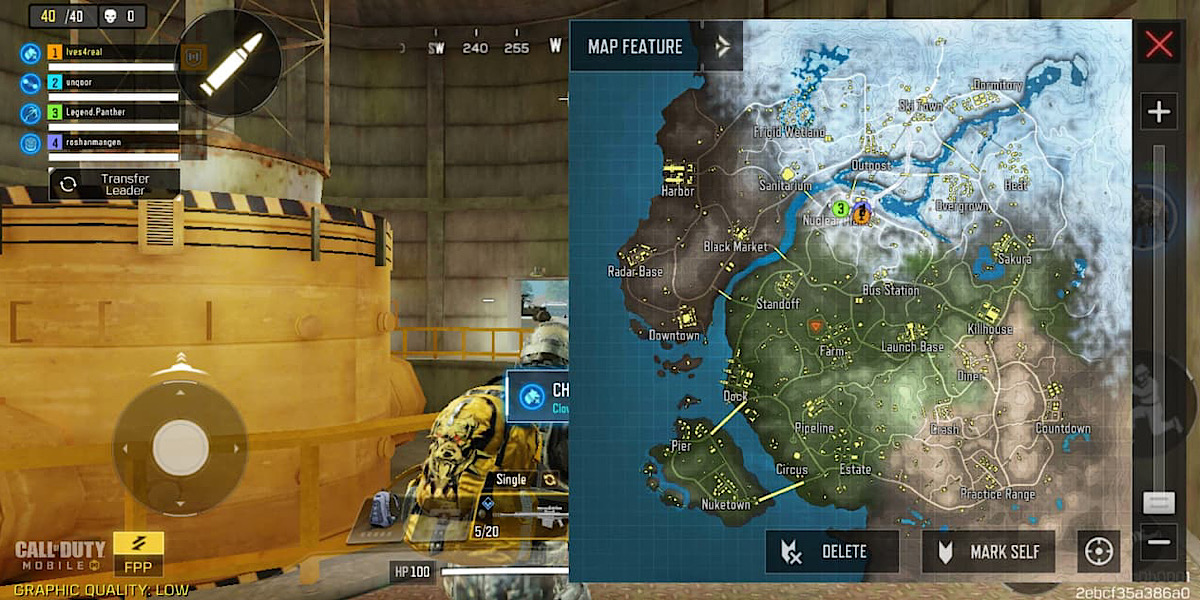Expand the Map Feature panel
The image size is (1200, 600).
pos(723,46)
